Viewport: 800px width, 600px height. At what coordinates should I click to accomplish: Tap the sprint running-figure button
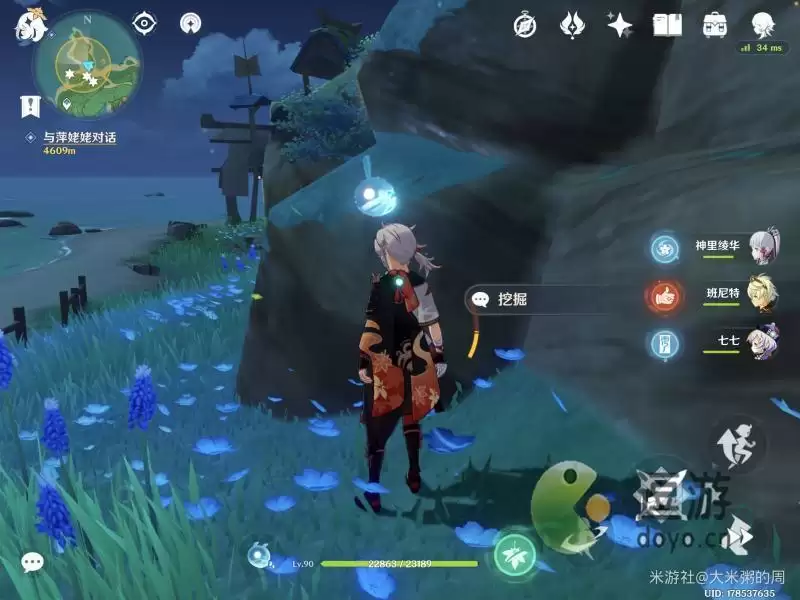click(x=737, y=443)
